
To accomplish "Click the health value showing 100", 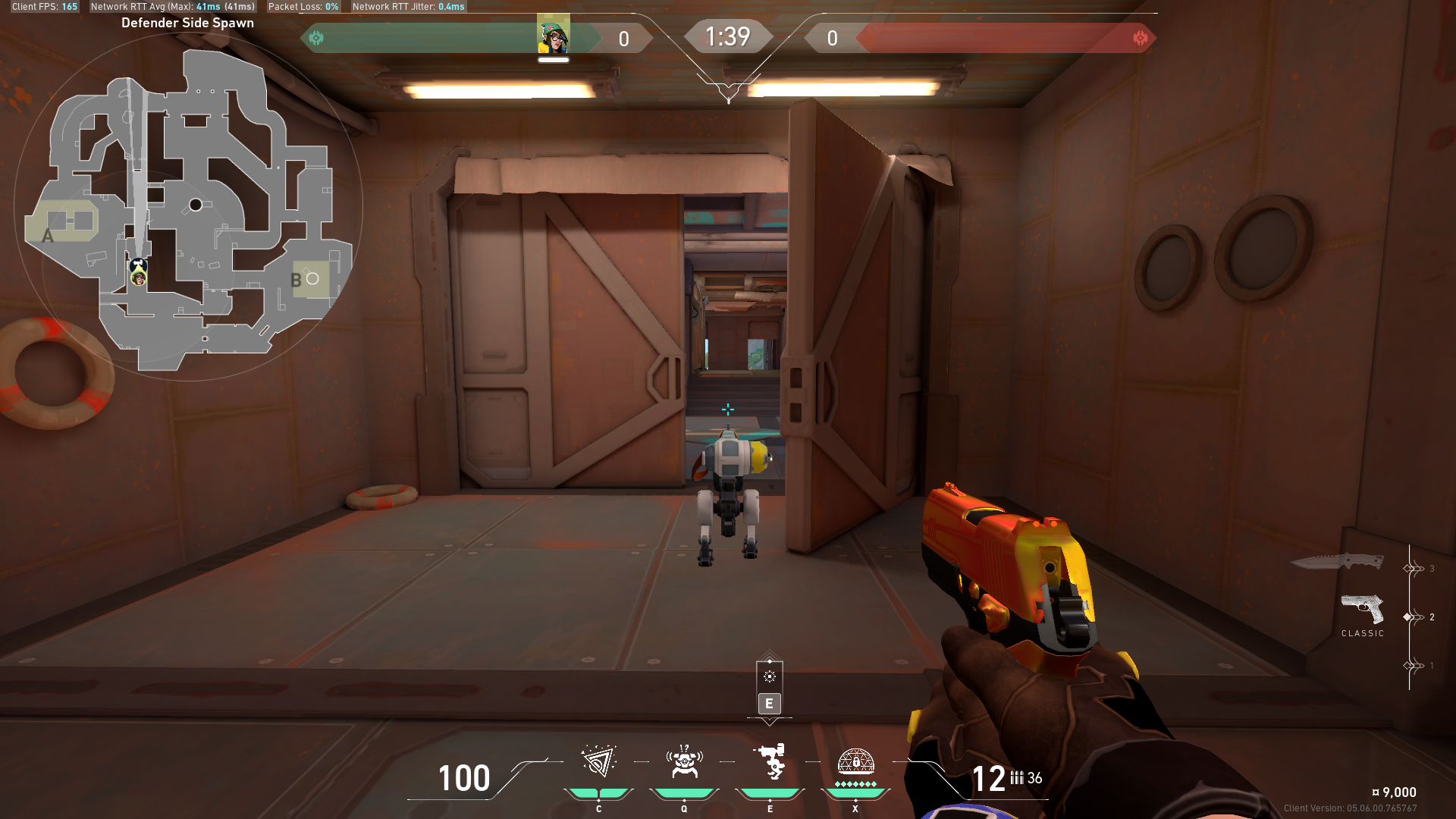I will (x=464, y=779).
